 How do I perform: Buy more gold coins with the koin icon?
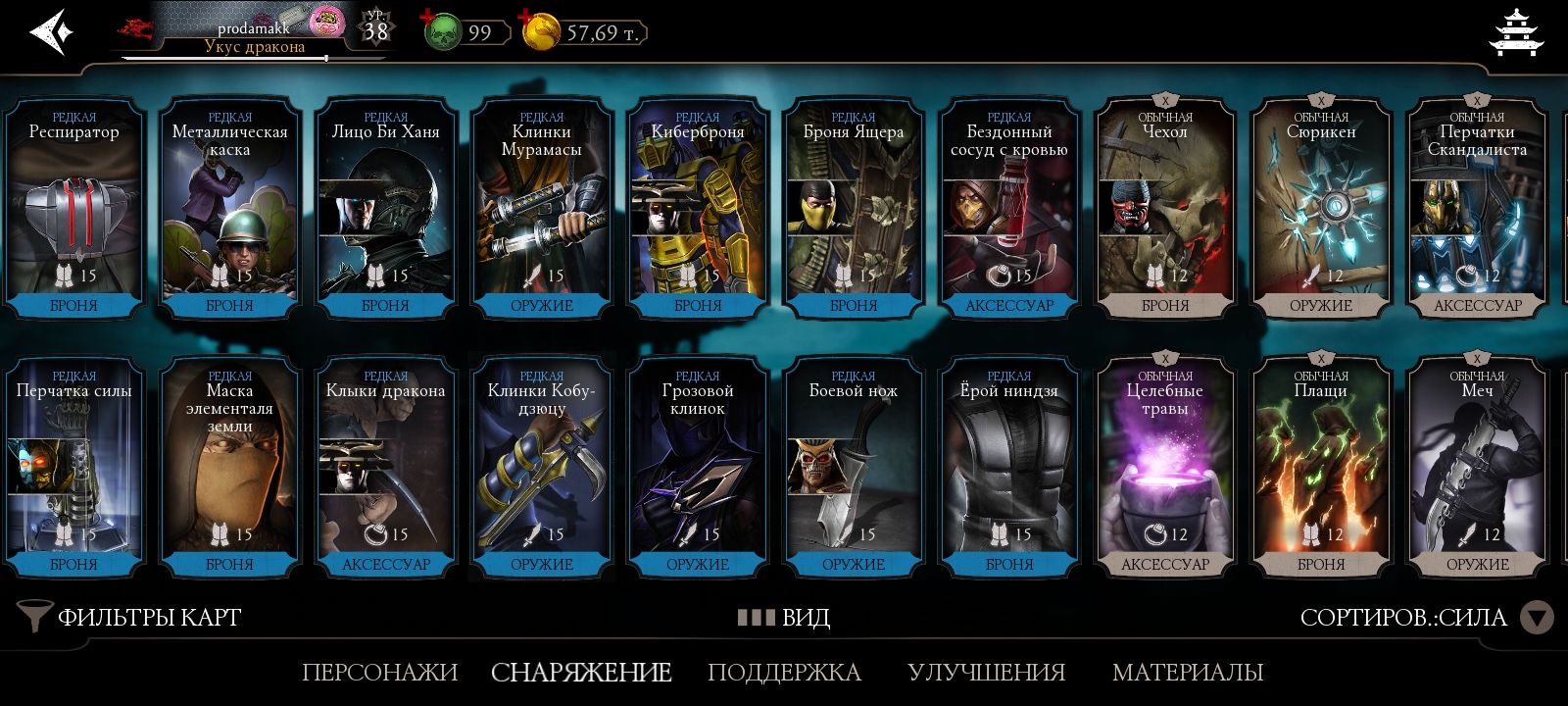tap(541, 32)
